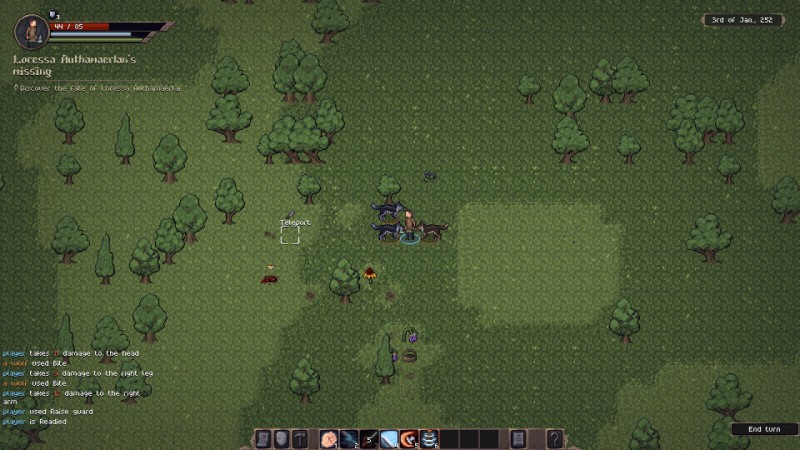
Task: Open the helmet character equipment button
Action: pos(282,438)
